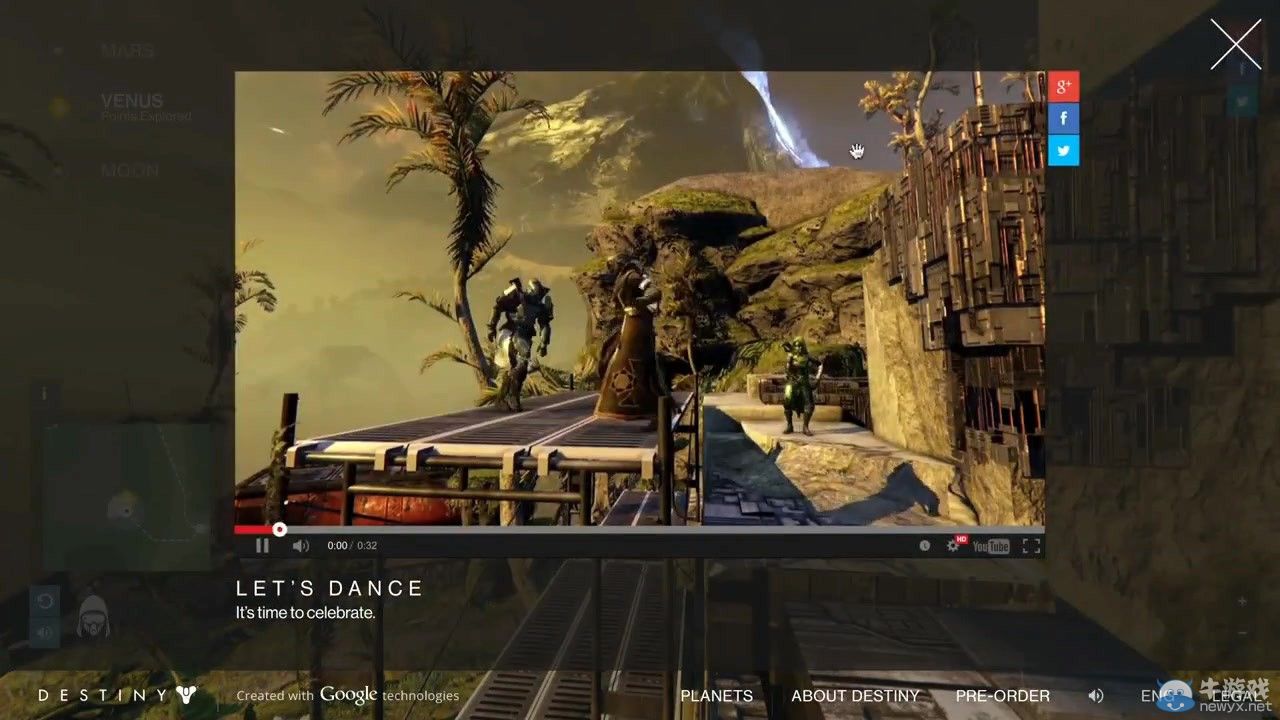This screenshot has width=1280, height=720.
Task: Open the PLANETS menu item
Action: tap(716, 695)
